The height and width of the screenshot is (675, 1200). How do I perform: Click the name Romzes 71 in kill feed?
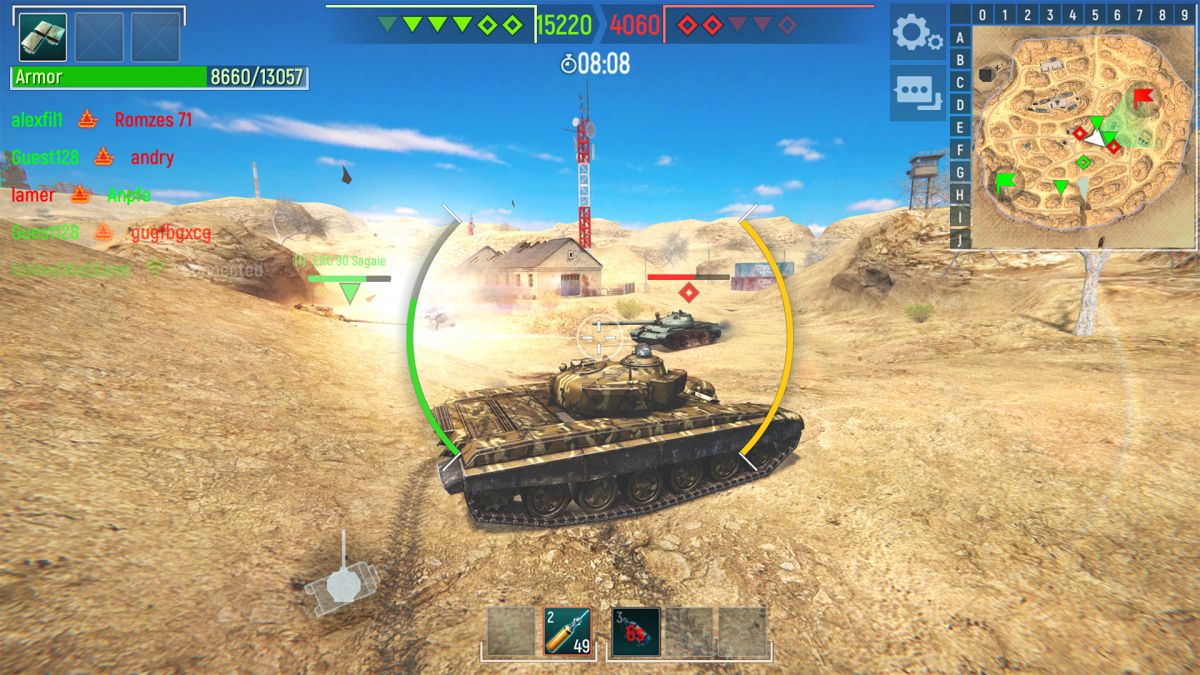point(153,120)
